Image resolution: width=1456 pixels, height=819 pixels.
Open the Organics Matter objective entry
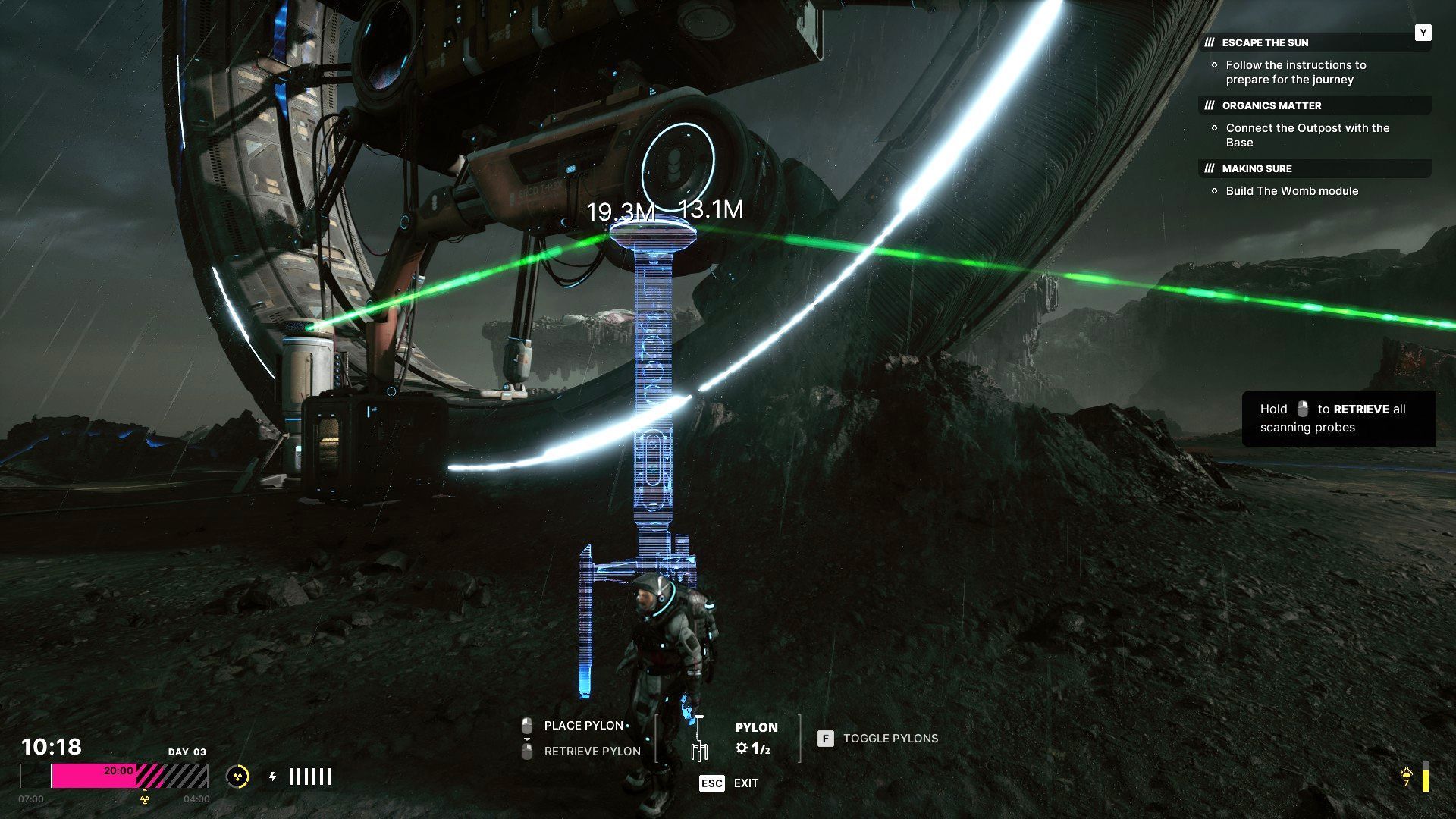click(1271, 105)
